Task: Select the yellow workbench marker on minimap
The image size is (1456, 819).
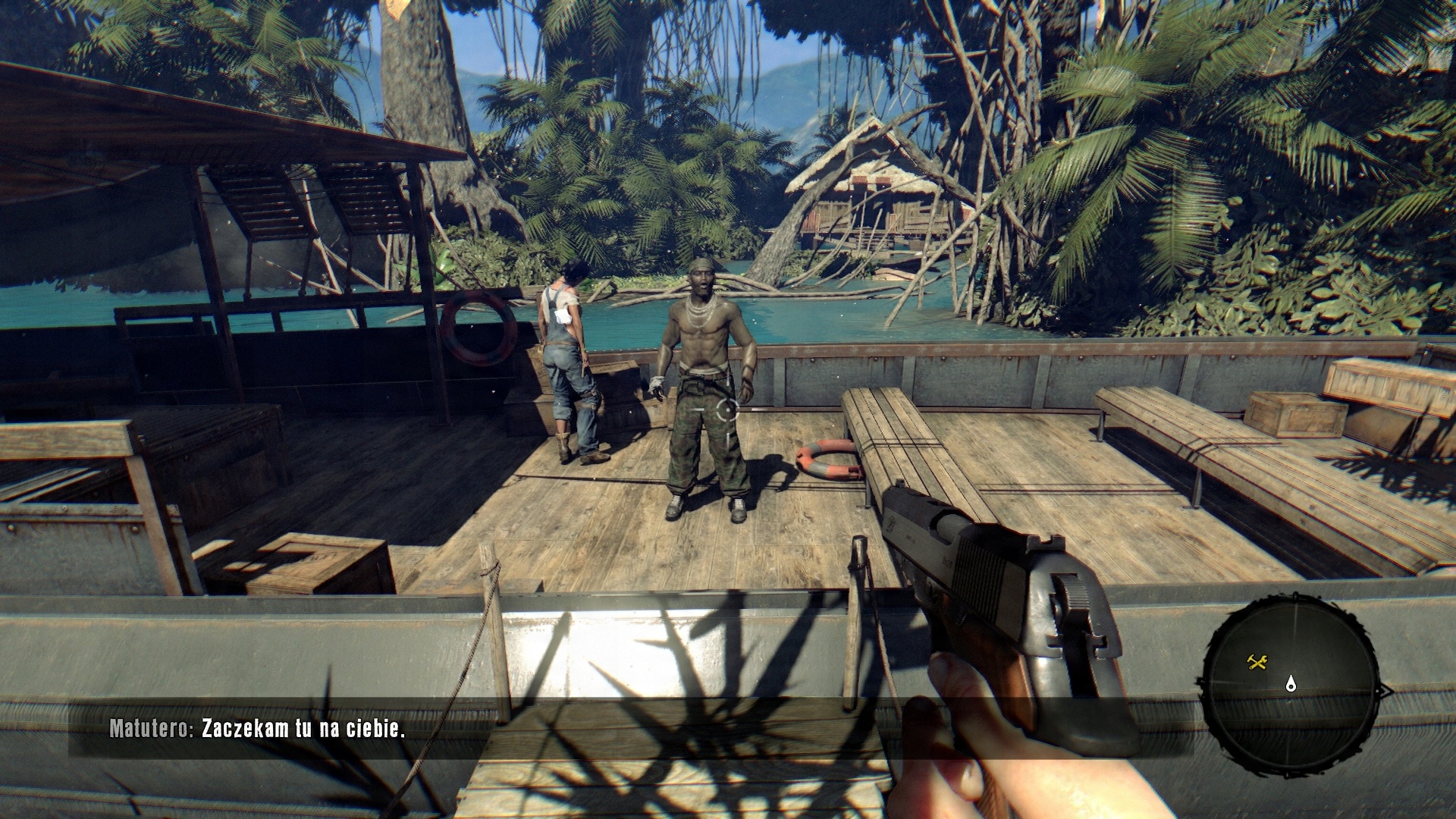Action: (x=1257, y=663)
